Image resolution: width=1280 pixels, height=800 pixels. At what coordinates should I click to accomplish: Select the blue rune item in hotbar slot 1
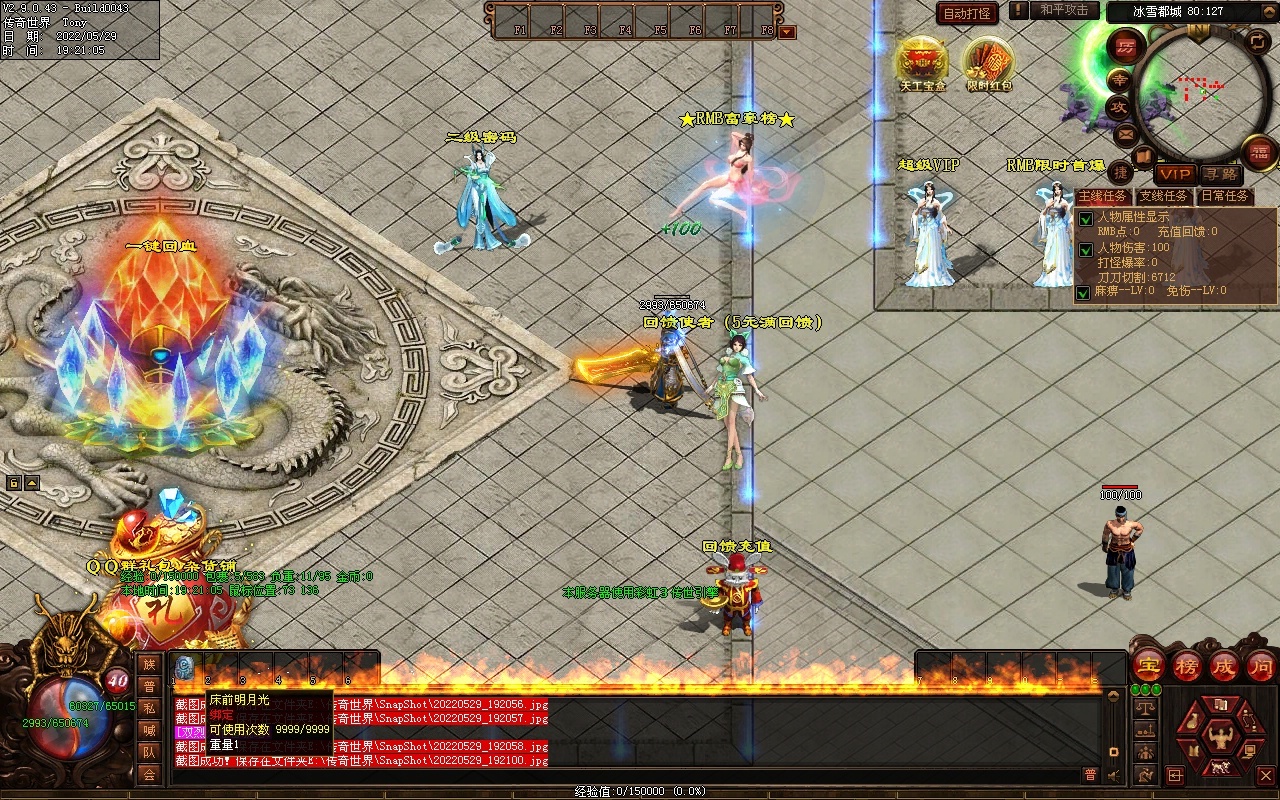click(x=185, y=667)
